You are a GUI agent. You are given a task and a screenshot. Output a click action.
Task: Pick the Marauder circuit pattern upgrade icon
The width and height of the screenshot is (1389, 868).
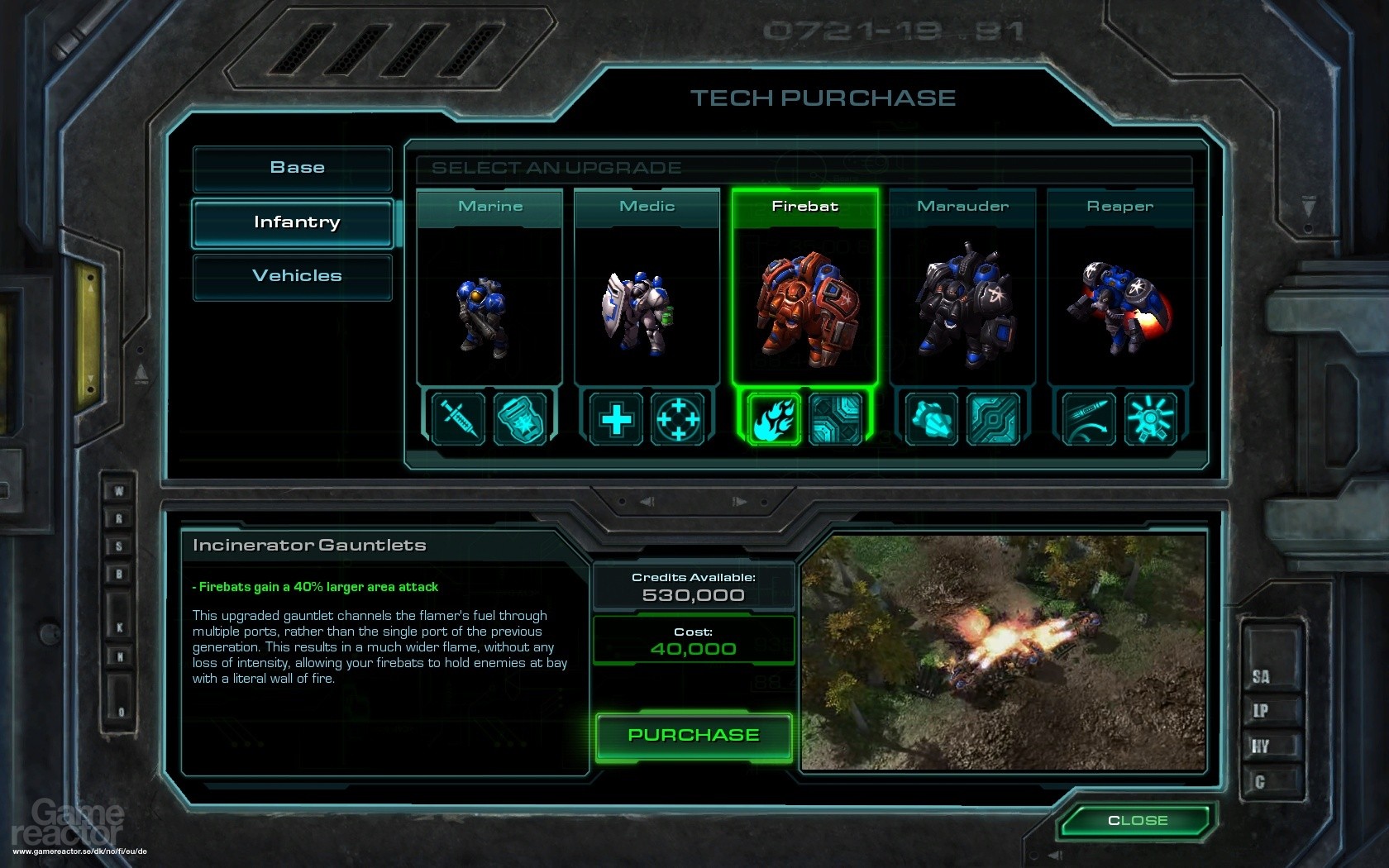pos(993,418)
